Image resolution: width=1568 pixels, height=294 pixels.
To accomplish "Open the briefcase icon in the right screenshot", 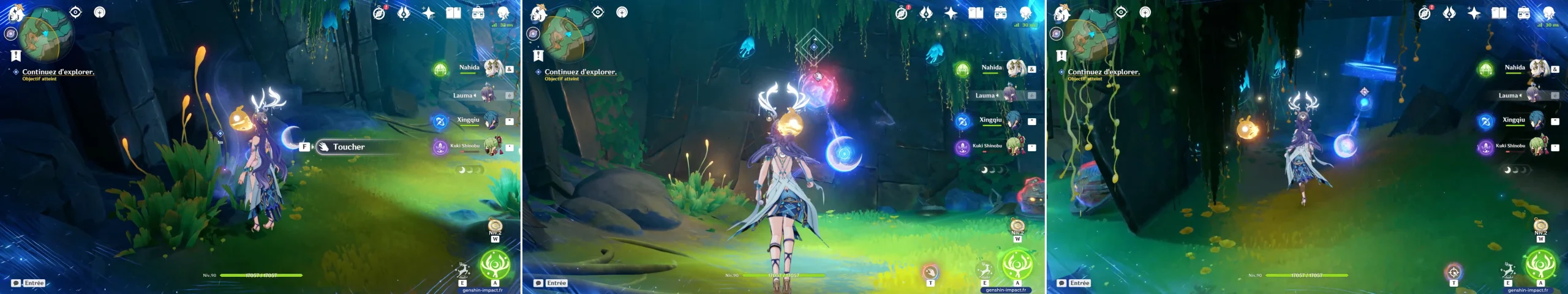I will tap(1524, 13).
